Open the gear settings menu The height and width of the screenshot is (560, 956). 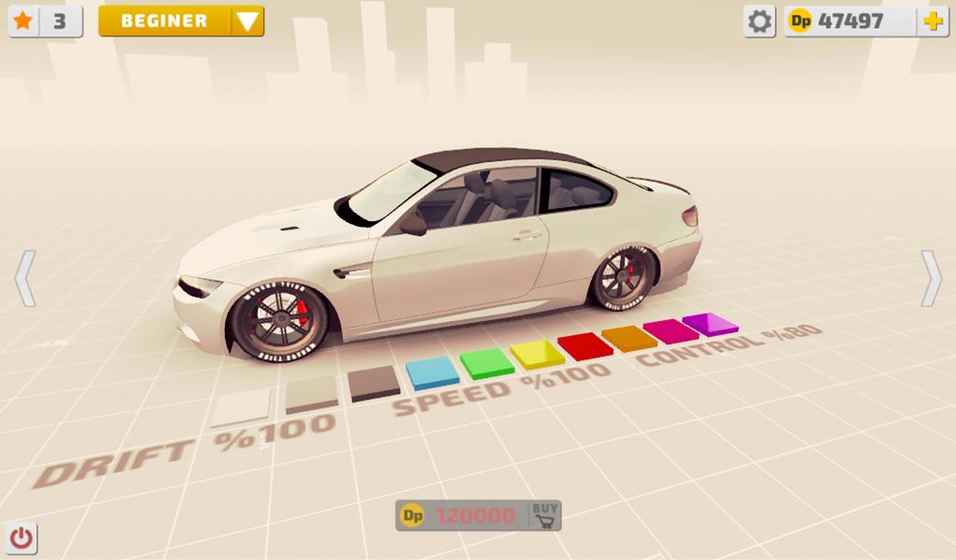[760, 21]
